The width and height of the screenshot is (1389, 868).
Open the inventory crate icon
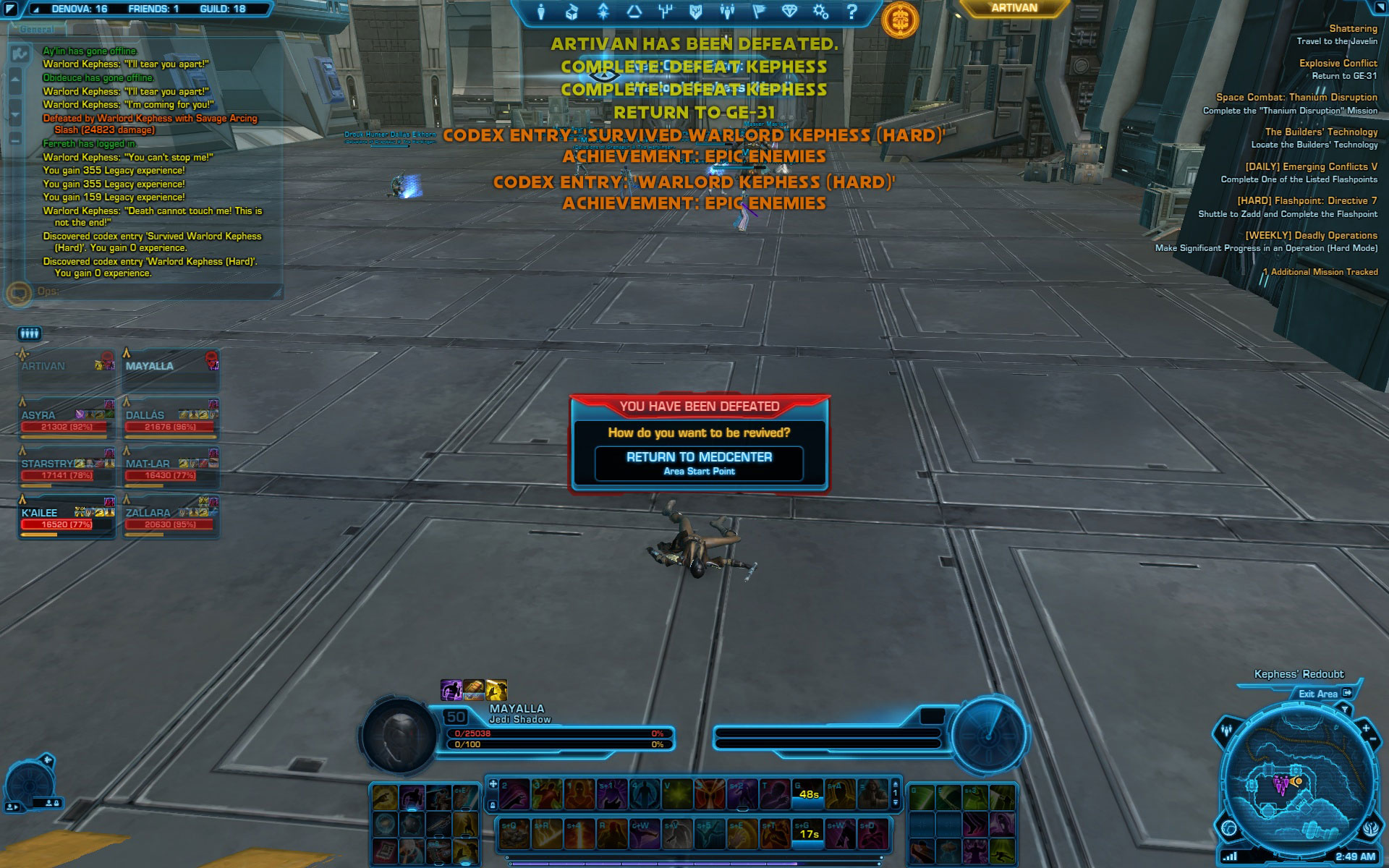[x=572, y=12]
